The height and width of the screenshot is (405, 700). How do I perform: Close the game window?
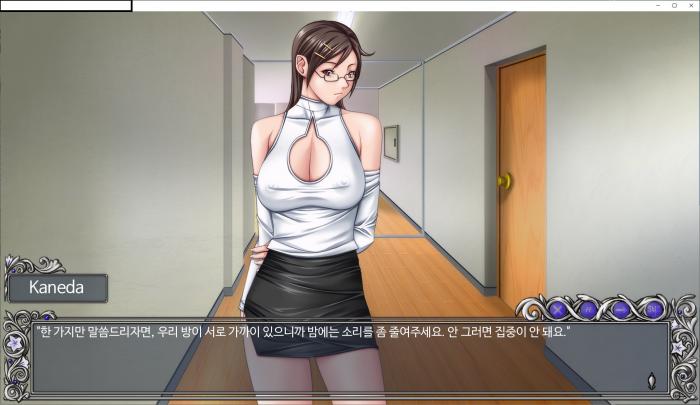(690, 6)
